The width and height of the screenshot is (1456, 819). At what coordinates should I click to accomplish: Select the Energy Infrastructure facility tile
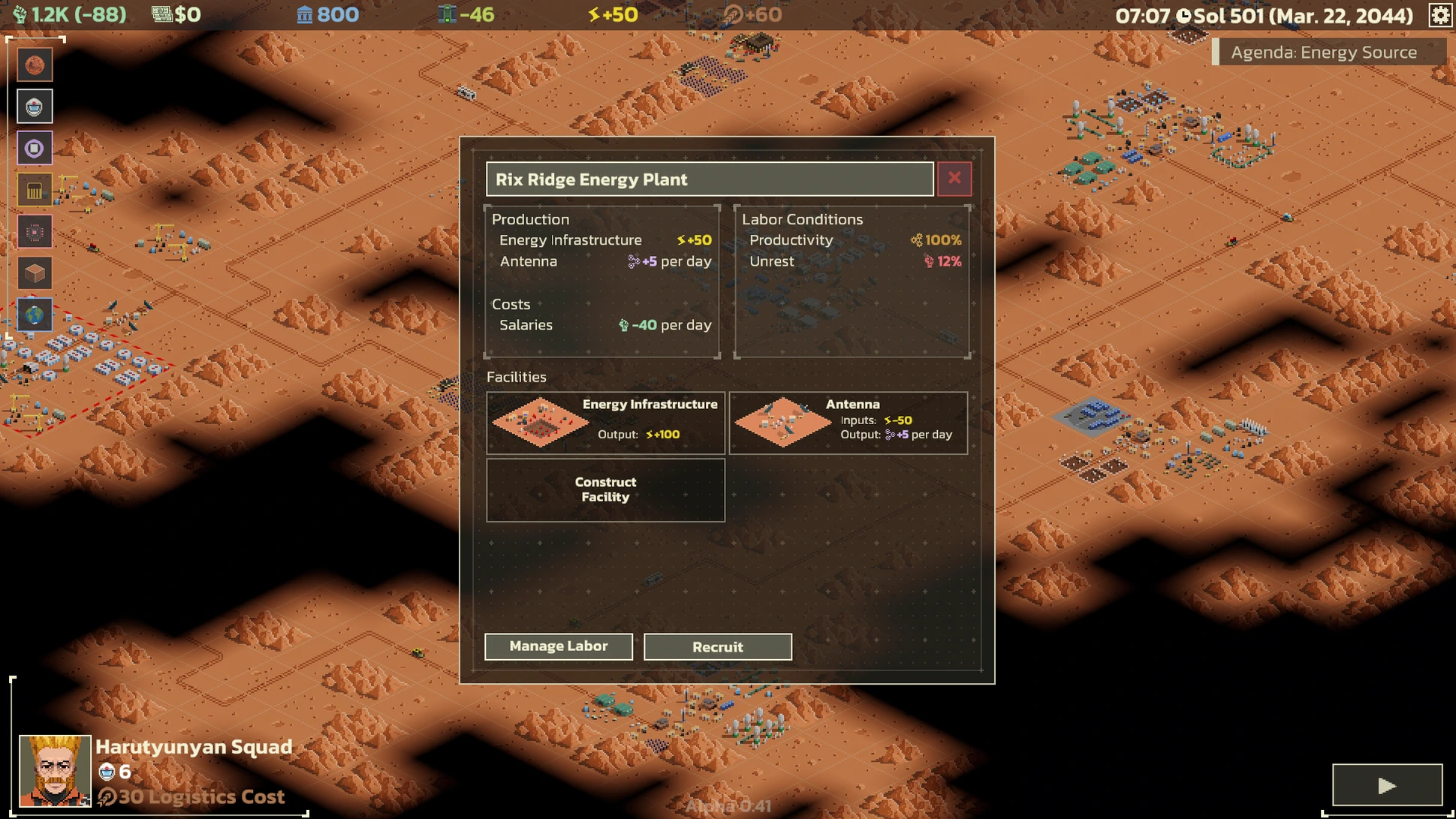point(605,423)
